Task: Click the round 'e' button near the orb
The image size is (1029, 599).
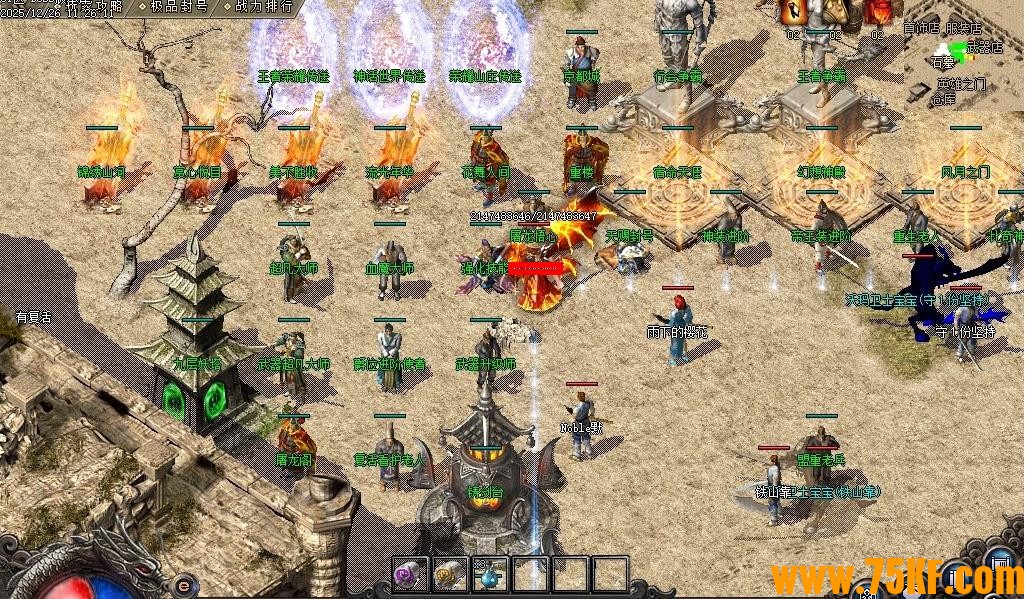Action: click(184, 586)
